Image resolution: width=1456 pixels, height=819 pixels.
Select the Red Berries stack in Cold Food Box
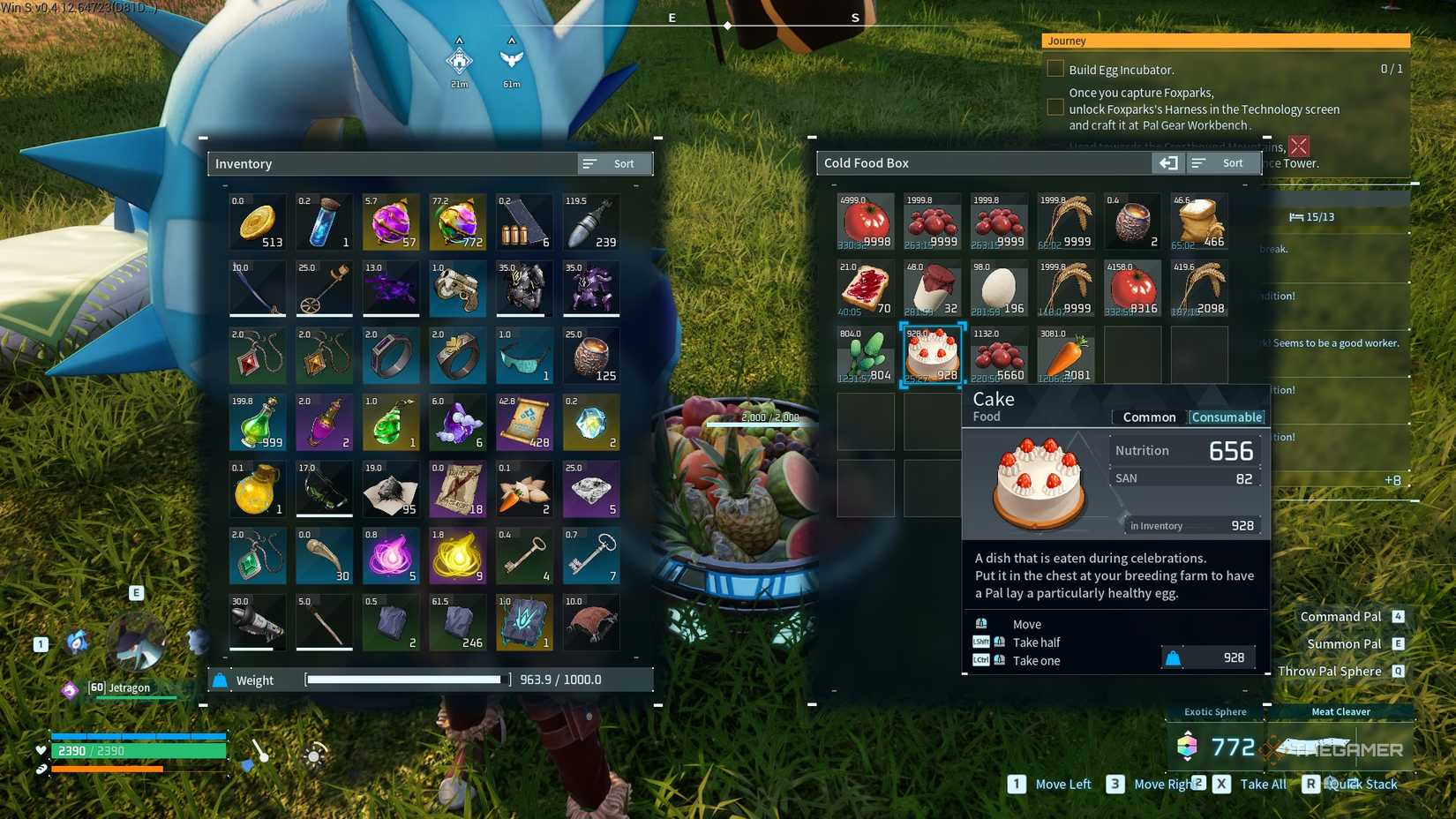click(933, 222)
